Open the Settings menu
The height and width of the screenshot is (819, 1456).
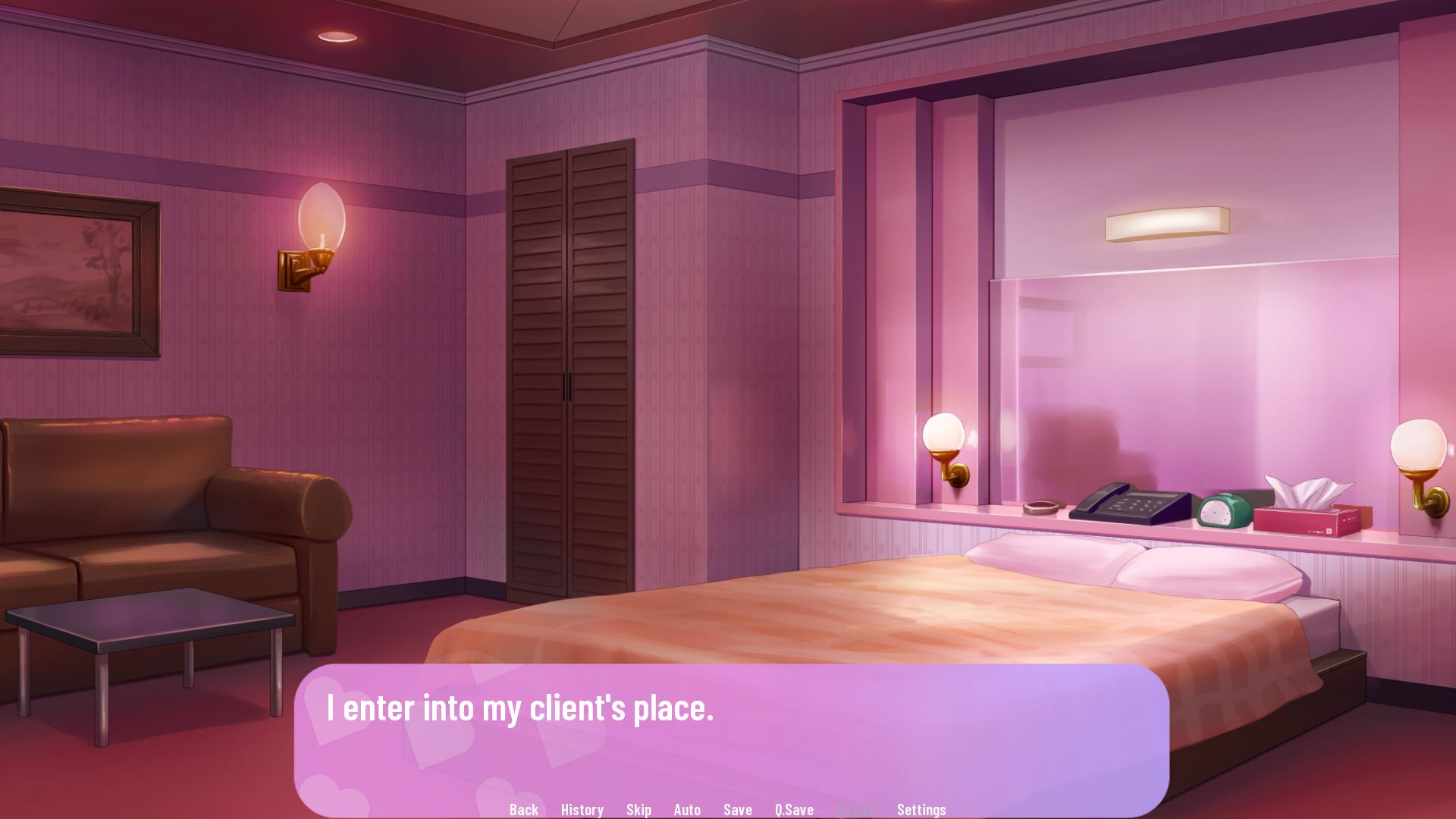[921, 809]
